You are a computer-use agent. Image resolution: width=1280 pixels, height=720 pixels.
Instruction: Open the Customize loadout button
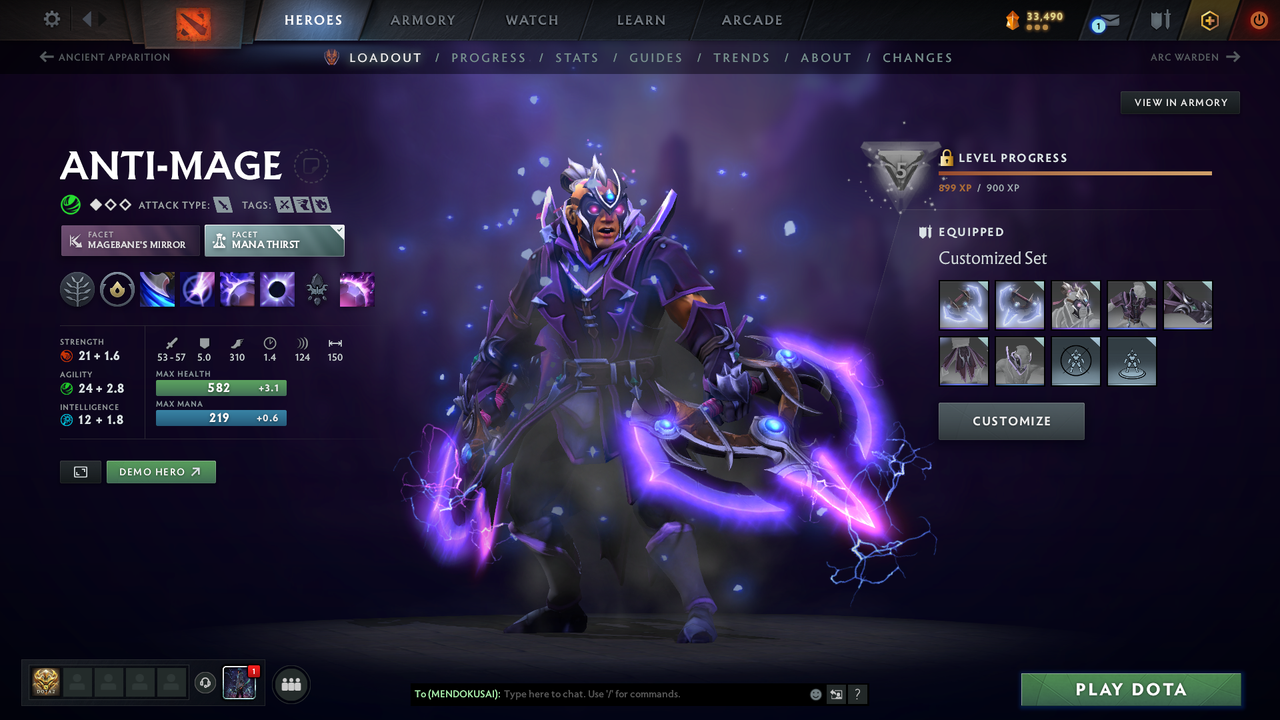point(1011,421)
